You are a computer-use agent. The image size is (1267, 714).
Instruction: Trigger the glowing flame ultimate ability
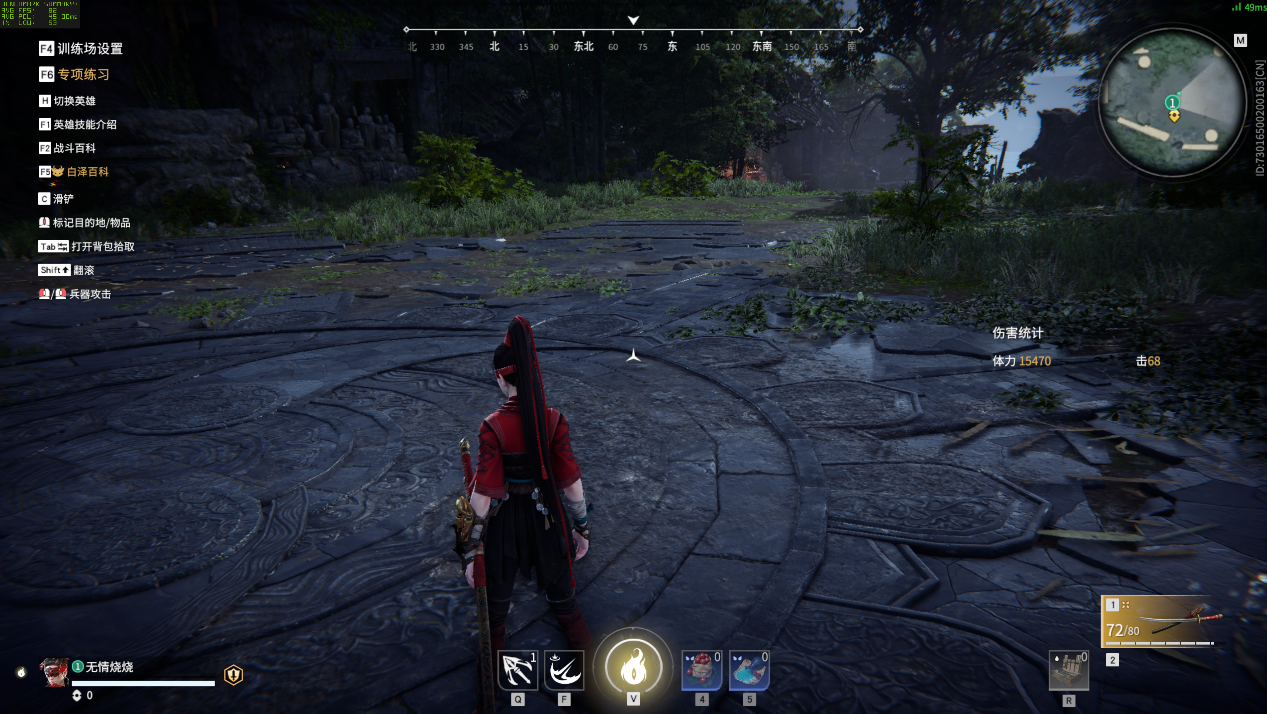633,667
